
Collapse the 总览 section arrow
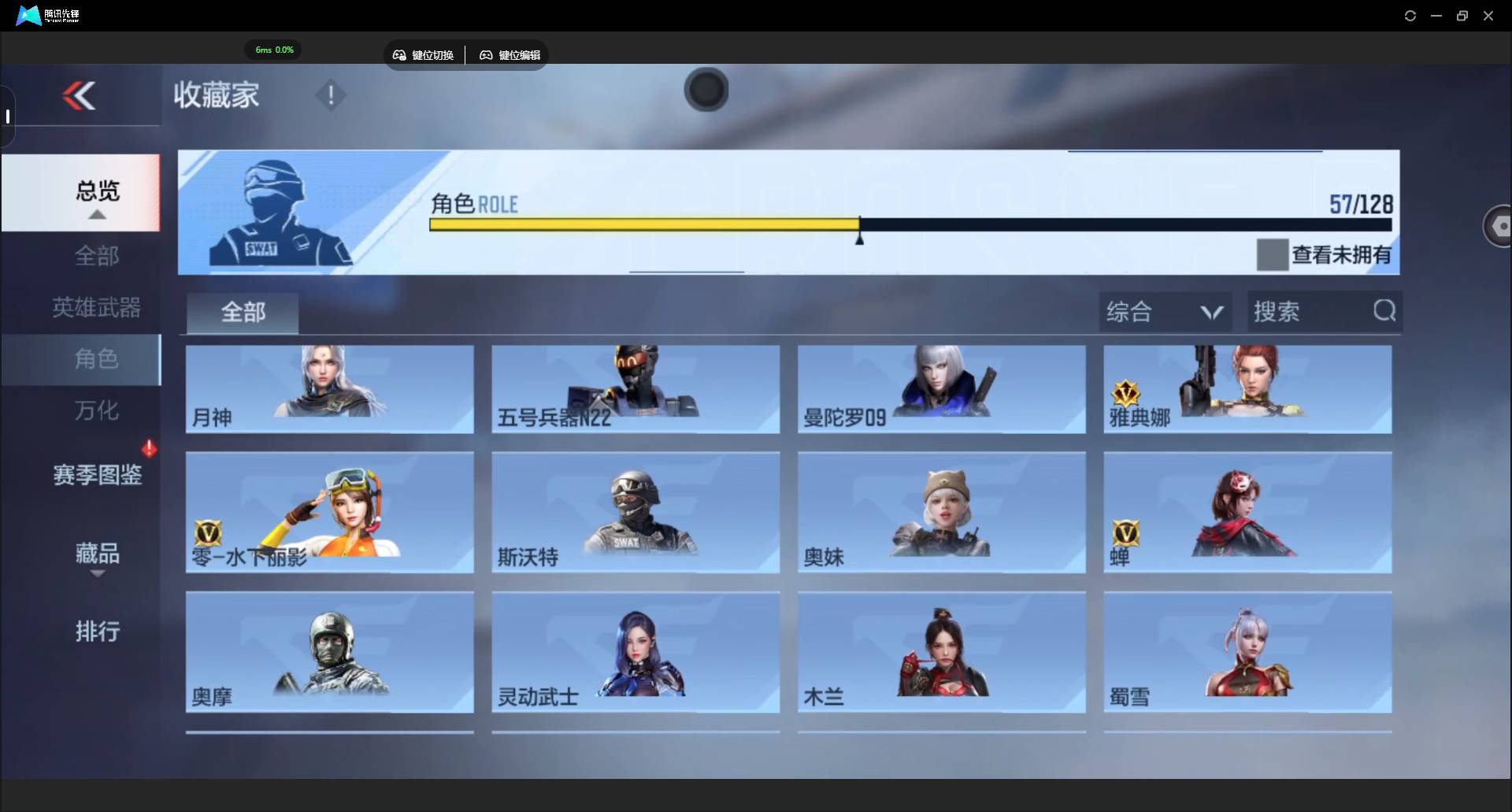(96, 214)
